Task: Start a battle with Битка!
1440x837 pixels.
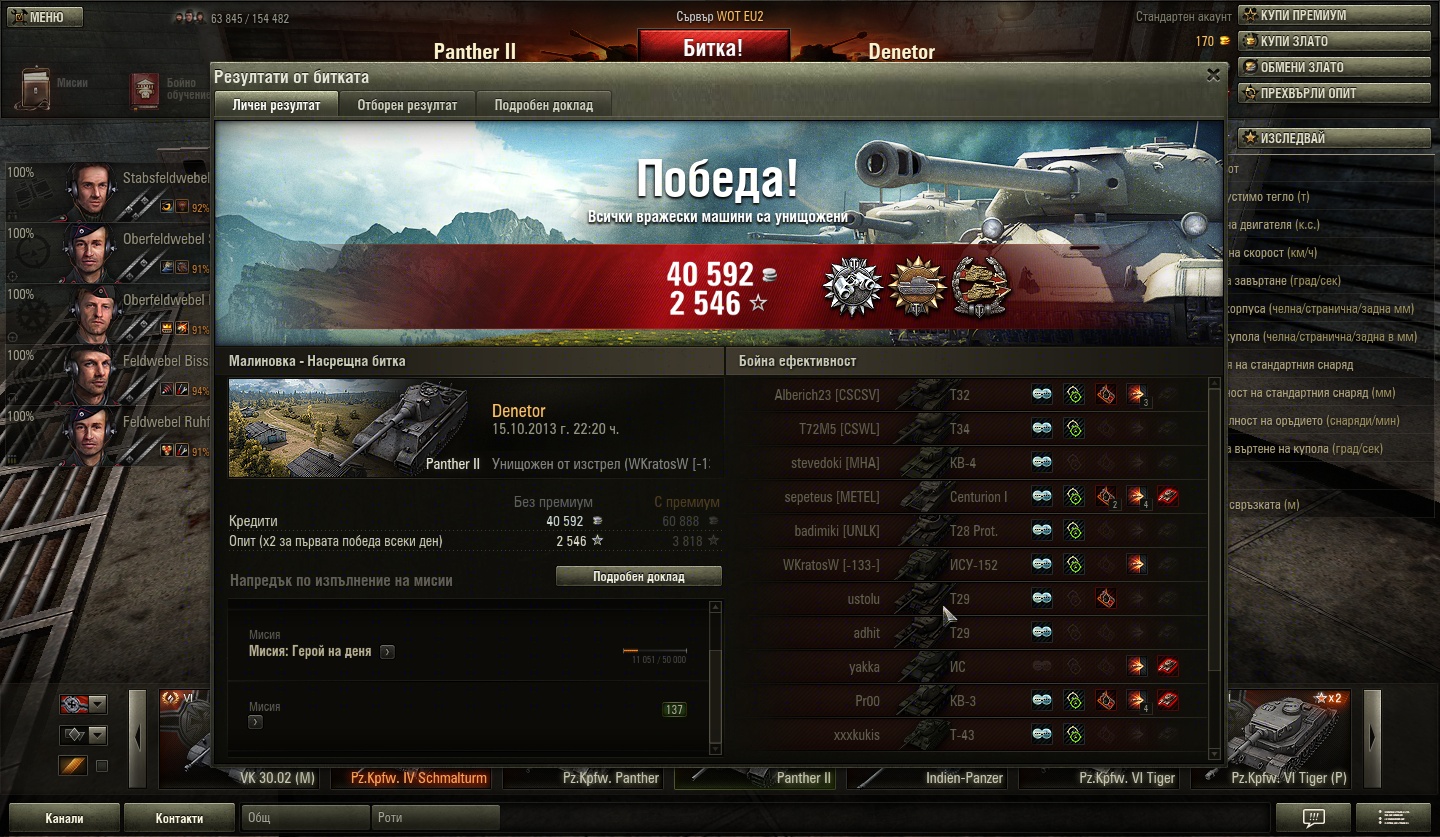Action: 713,47
